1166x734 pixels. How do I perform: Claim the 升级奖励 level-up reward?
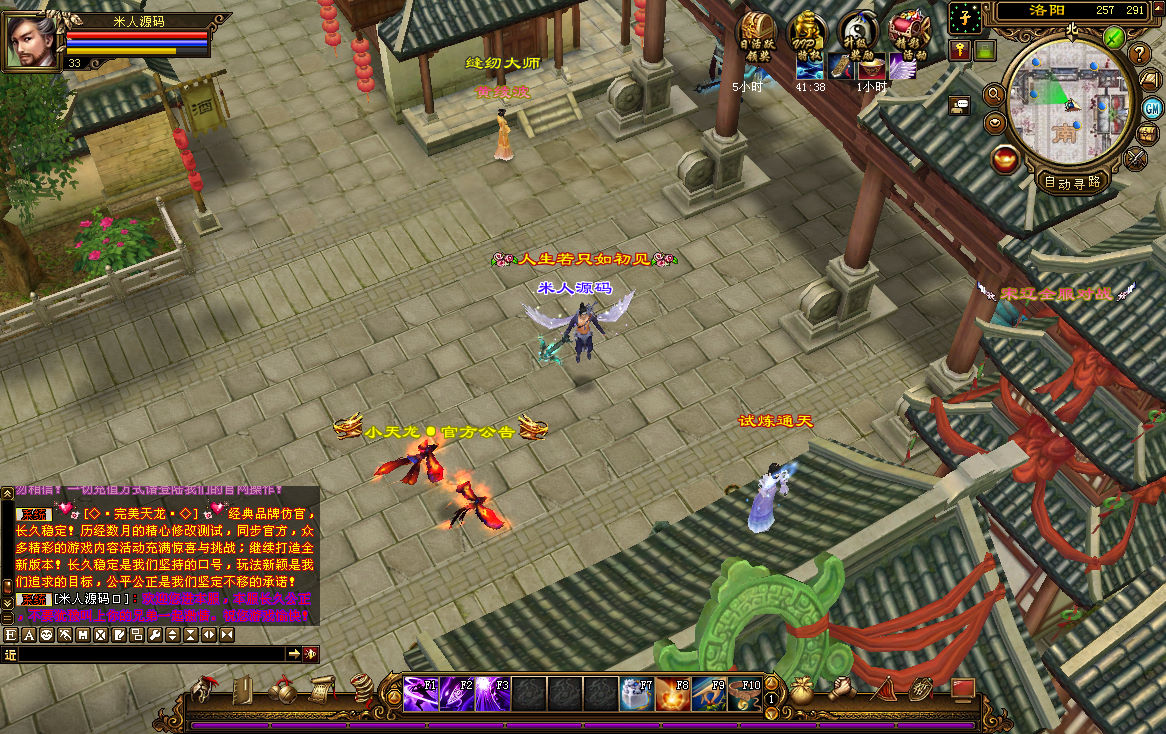[858, 34]
